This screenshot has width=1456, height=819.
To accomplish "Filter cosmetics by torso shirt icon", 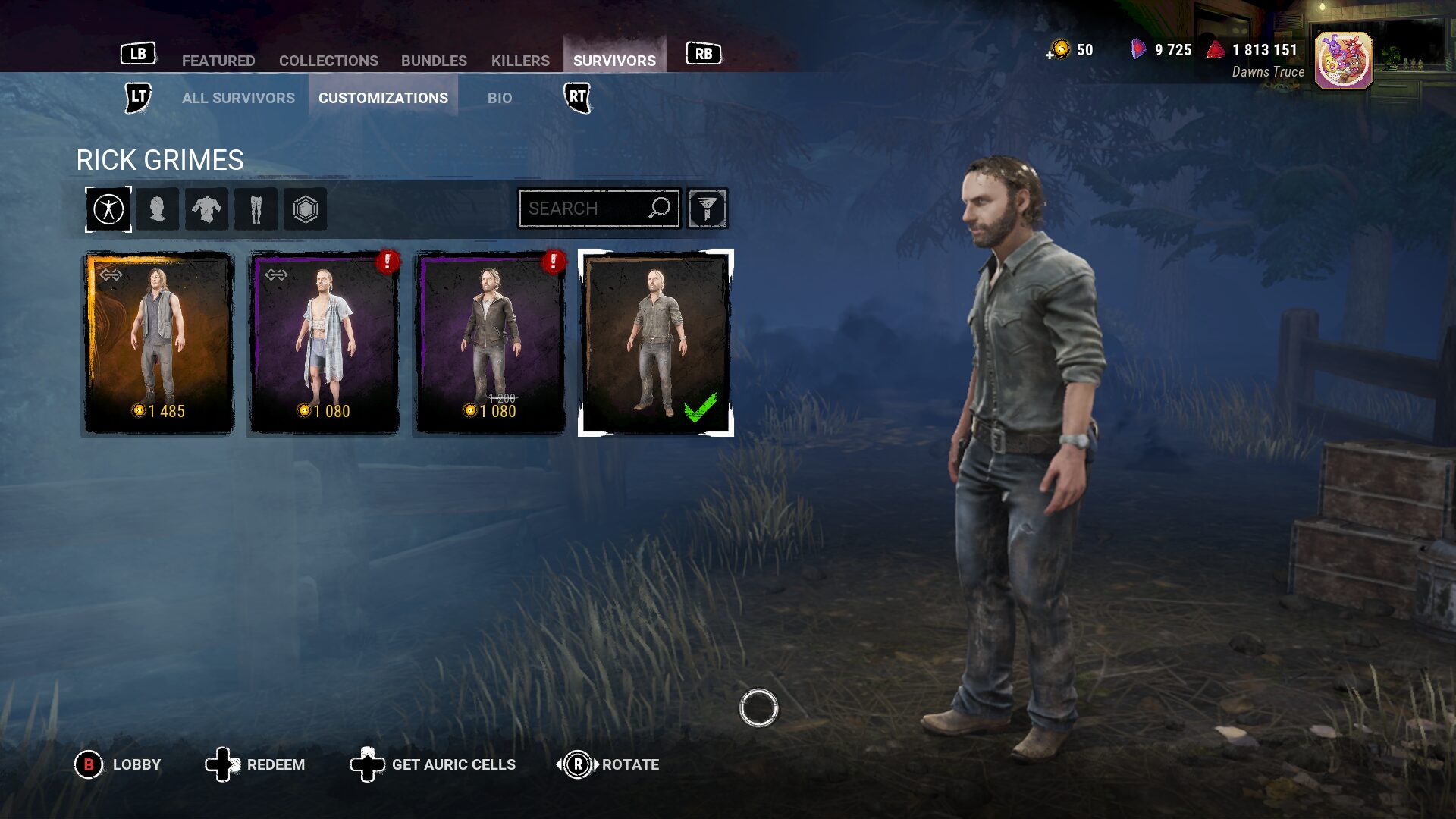I will (206, 209).
